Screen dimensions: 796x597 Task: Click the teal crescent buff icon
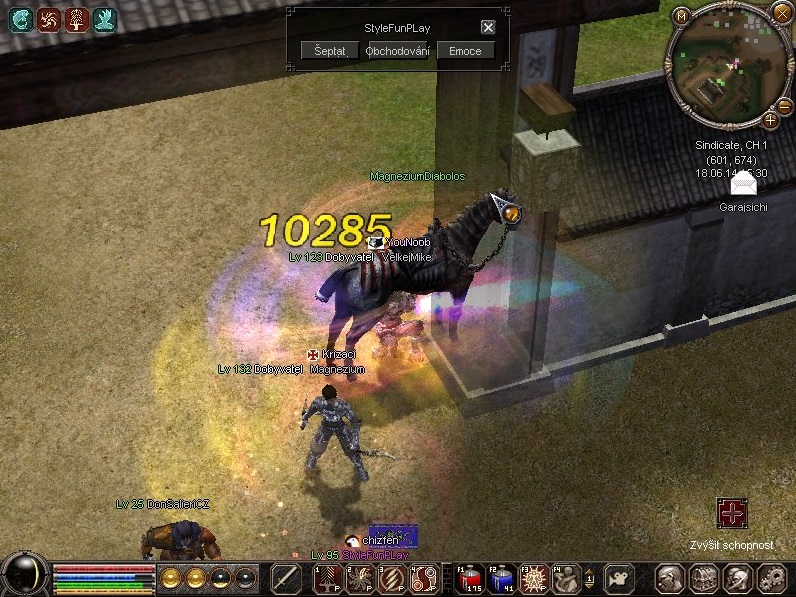tap(21, 19)
